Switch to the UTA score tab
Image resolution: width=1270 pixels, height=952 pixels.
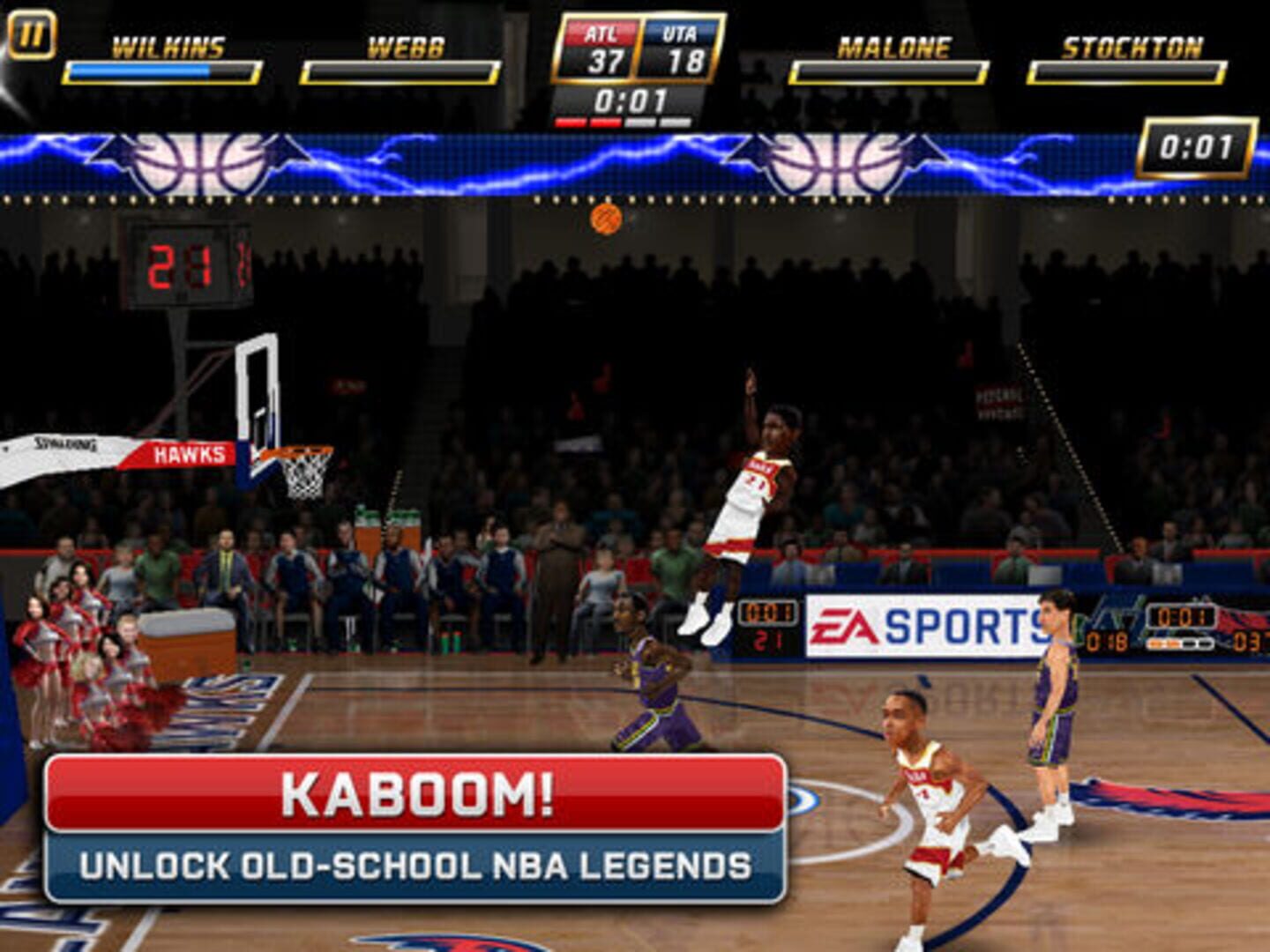tap(673, 57)
